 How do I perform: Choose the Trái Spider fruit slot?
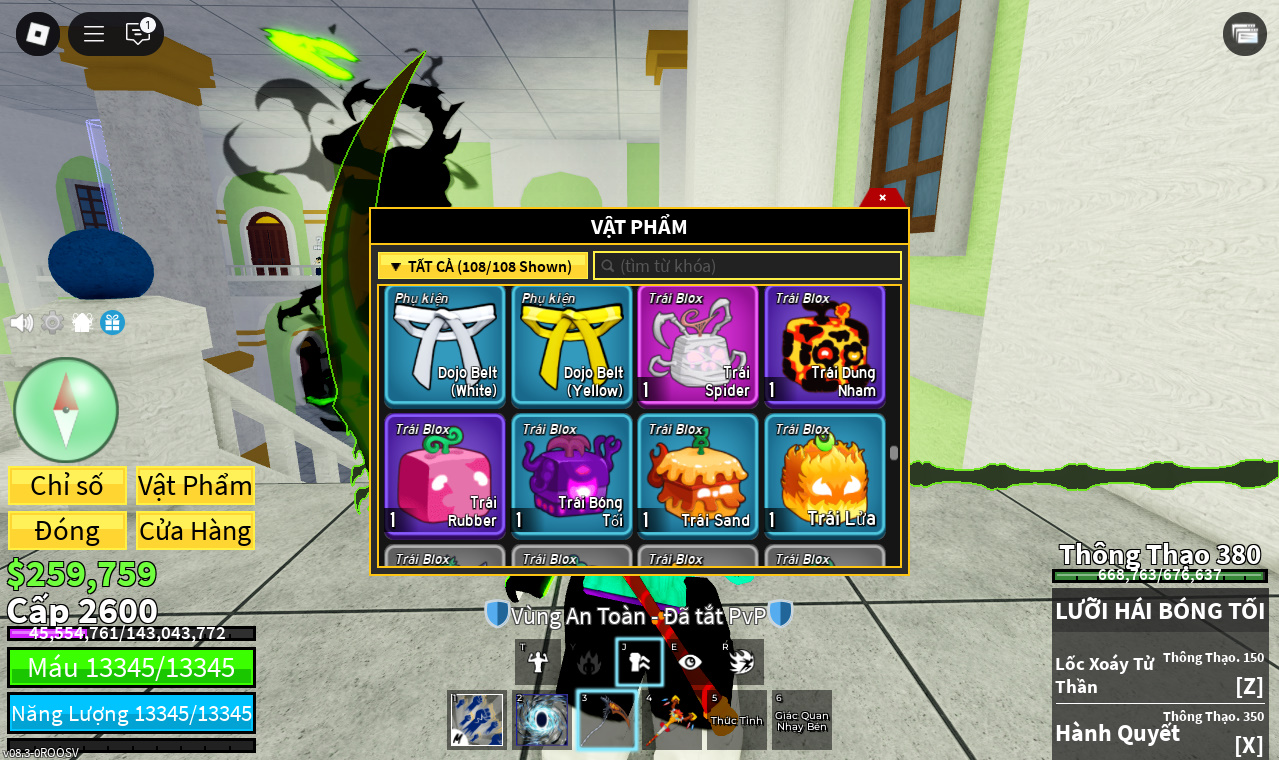click(x=698, y=345)
